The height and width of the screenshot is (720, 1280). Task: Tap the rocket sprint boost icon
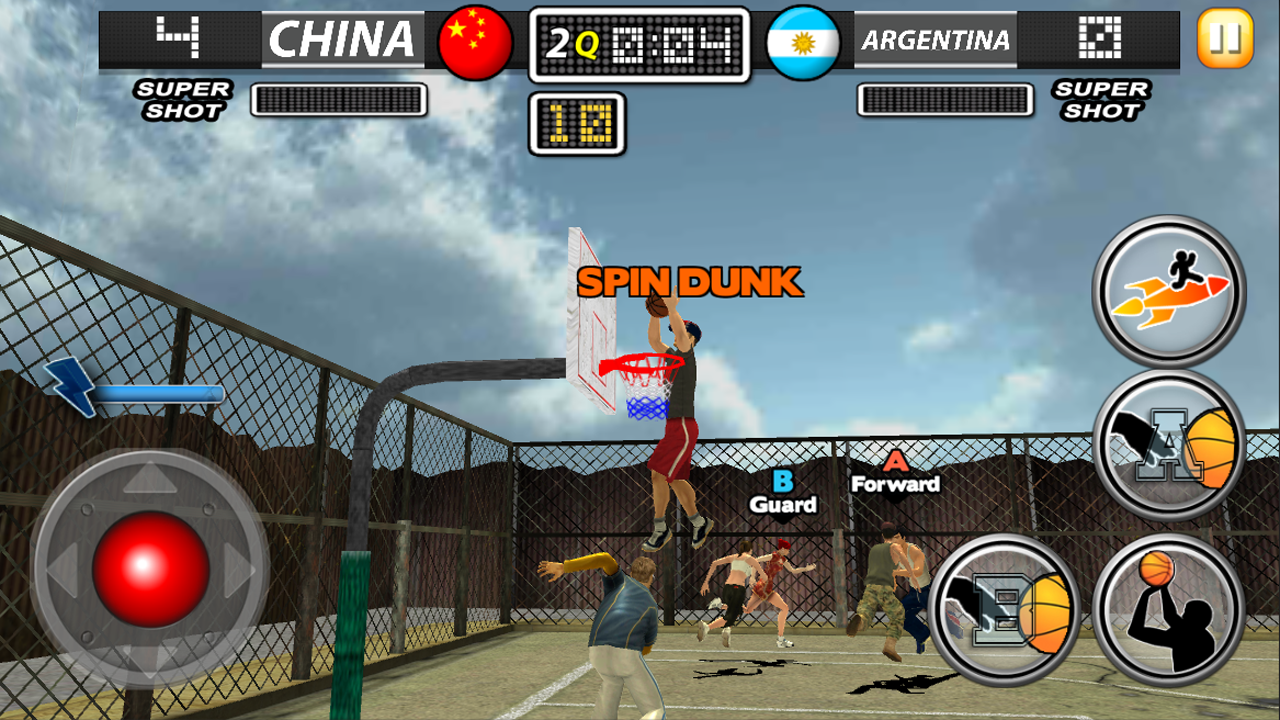[x=1168, y=289]
